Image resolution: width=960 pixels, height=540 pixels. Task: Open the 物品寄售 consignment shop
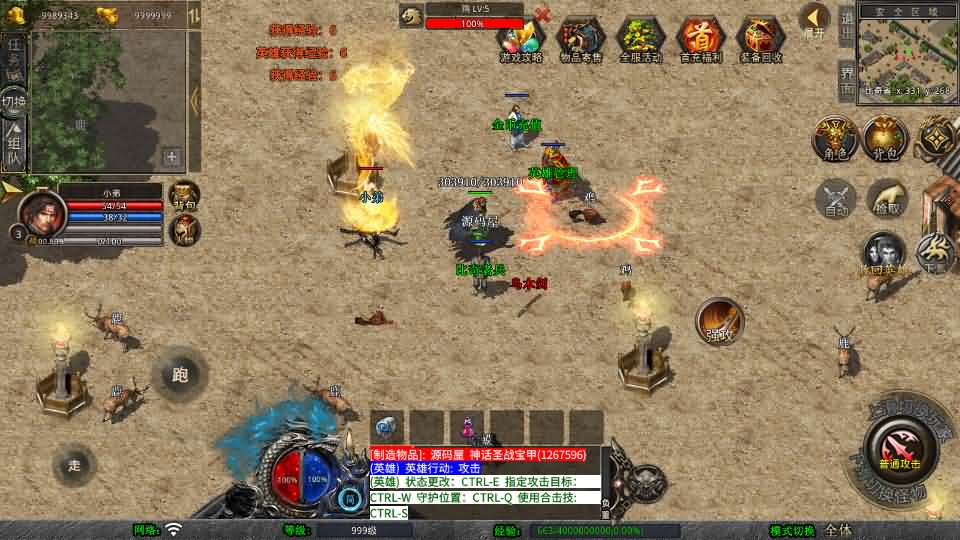click(x=580, y=40)
